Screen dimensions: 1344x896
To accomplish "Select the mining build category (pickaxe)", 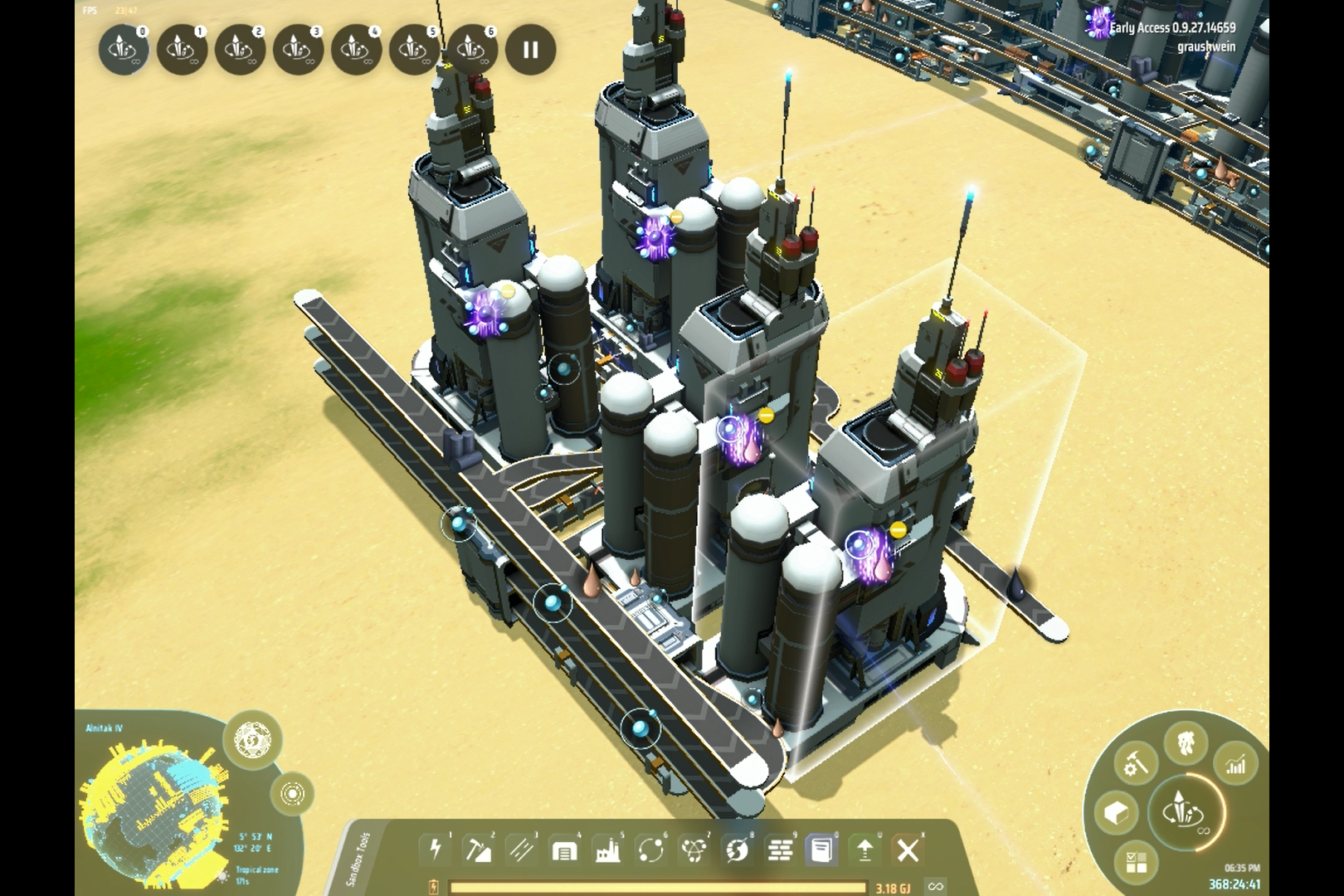I will click(x=479, y=850).
